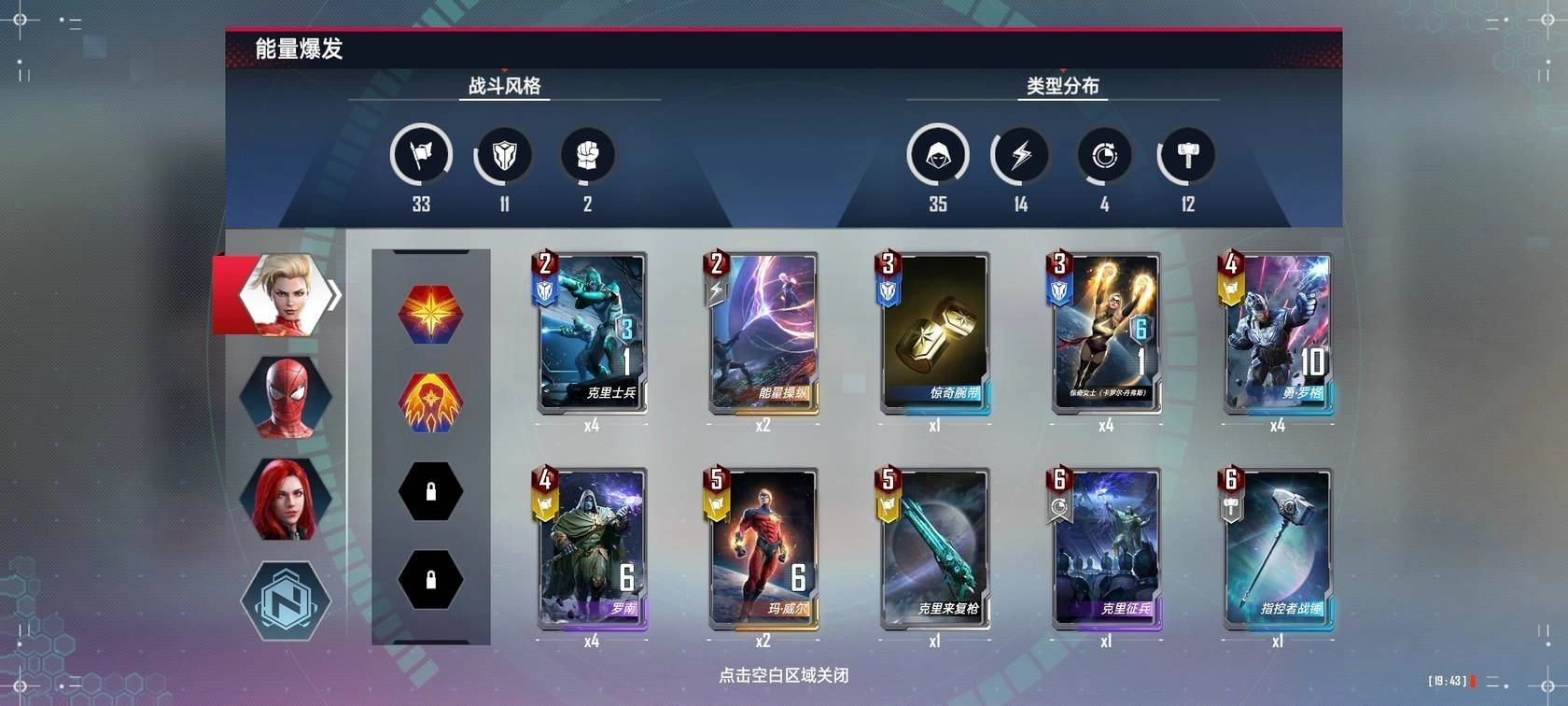Image resolution: width=1568 pixels, height=706 pixels.
Task: Select the hammer type distribution icon showing 12
Action: 1185,155
